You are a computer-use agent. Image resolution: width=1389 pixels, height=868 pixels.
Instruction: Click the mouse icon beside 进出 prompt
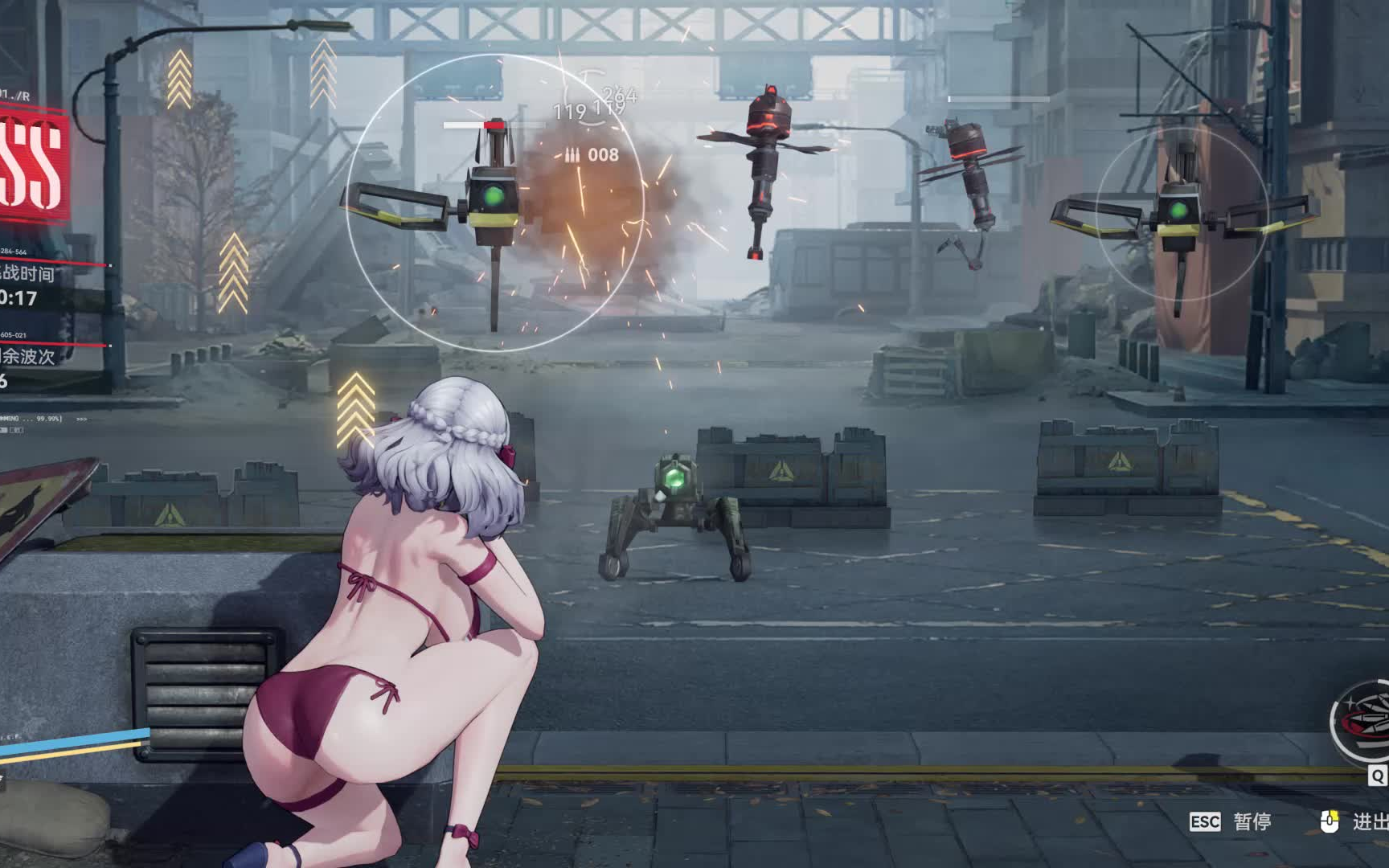tap(1329, 821)
